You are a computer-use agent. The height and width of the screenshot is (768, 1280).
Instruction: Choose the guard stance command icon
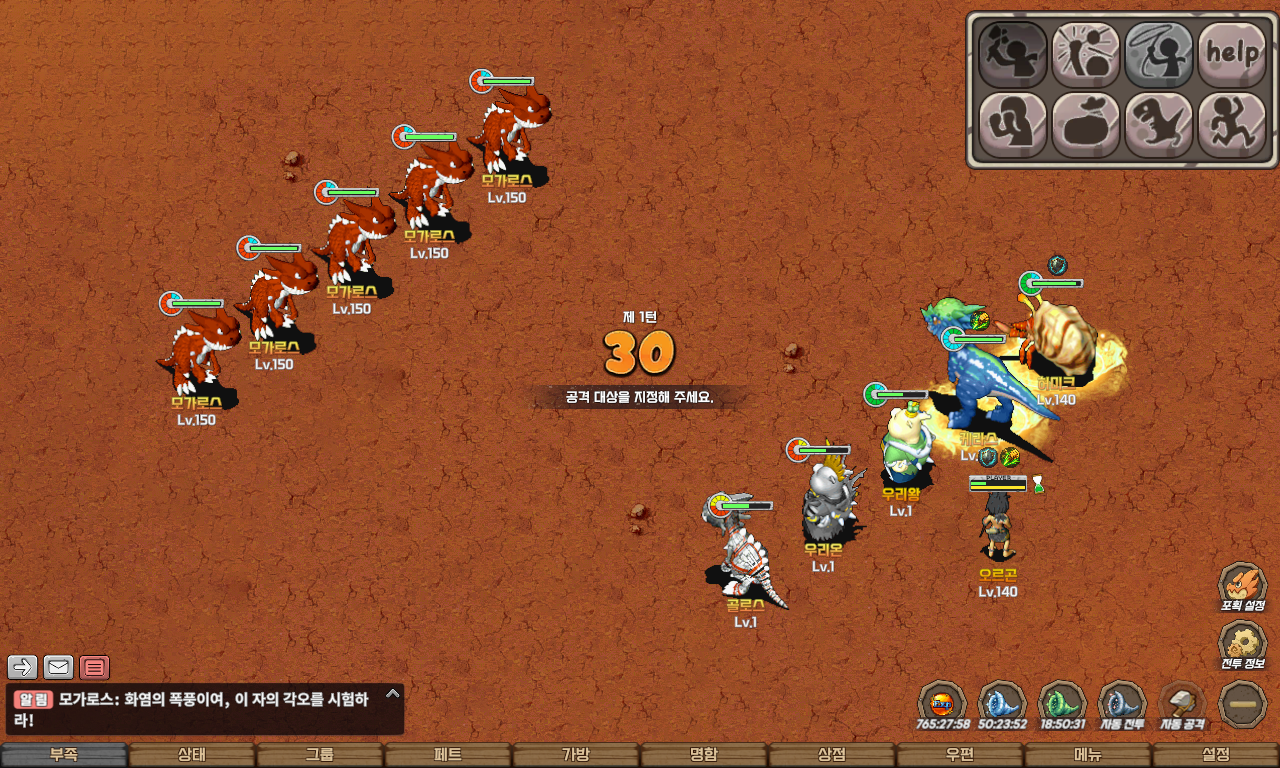[1012, 125]
